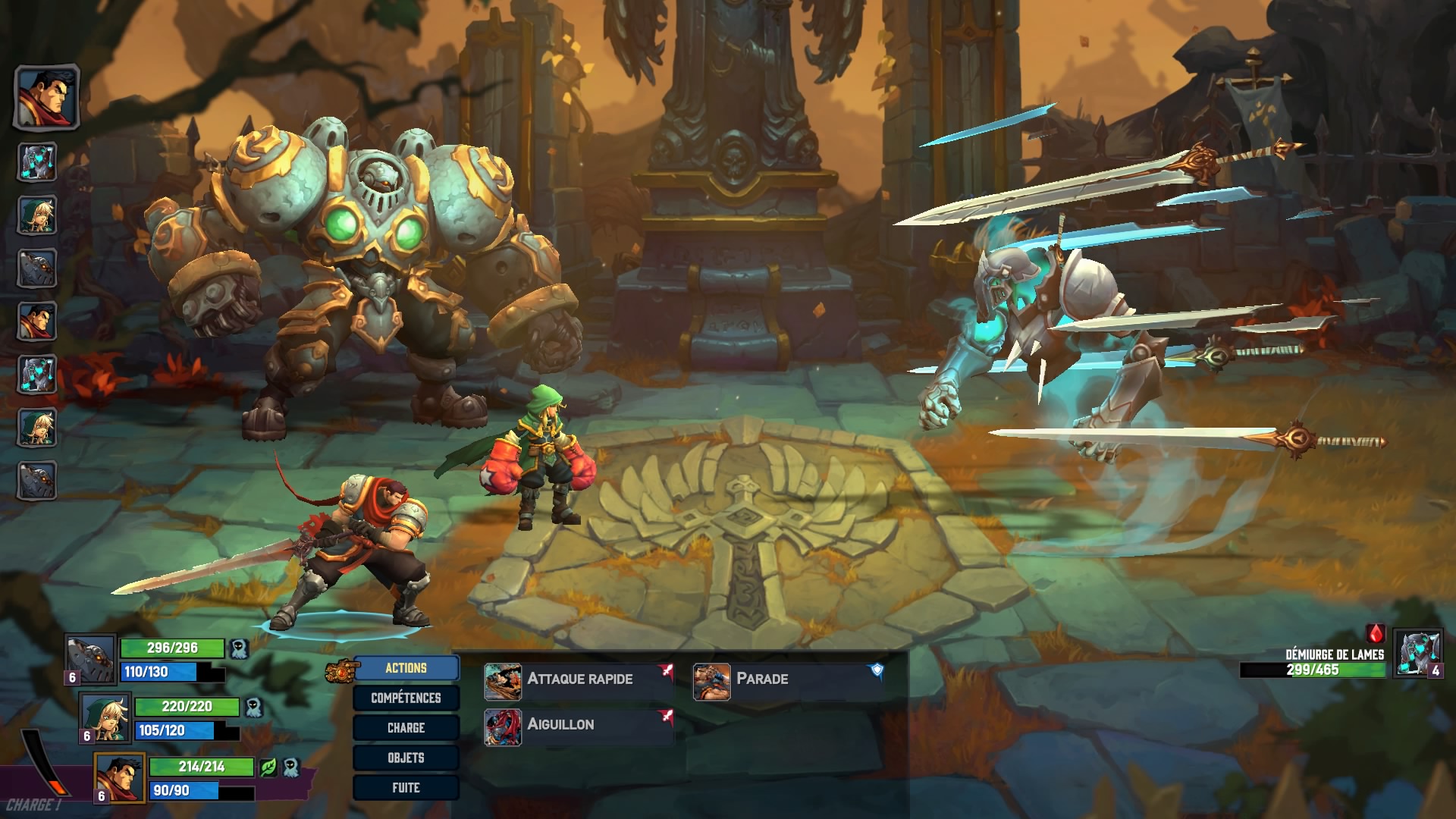Click the leaf buff icon beside 214/214
The image size is (1456, 819).
(268, 767)
